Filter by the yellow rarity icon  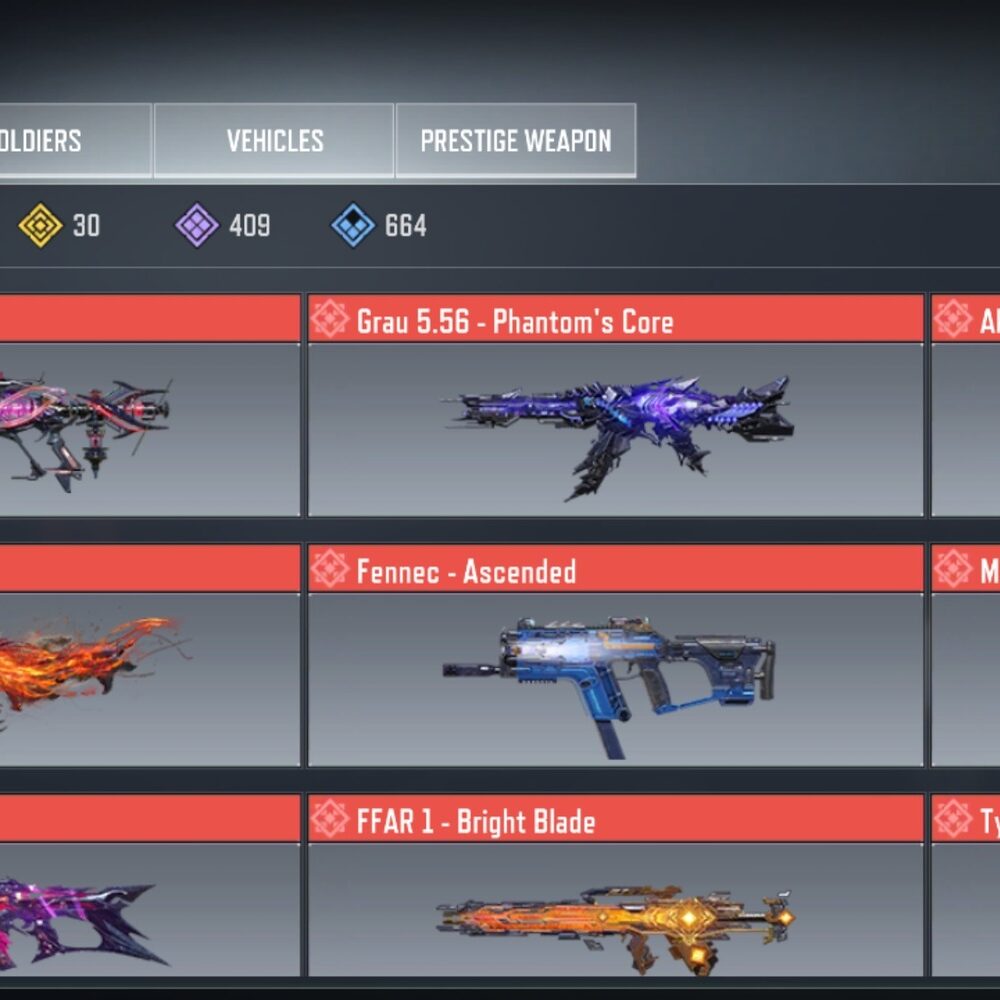(x=41, y=226)
